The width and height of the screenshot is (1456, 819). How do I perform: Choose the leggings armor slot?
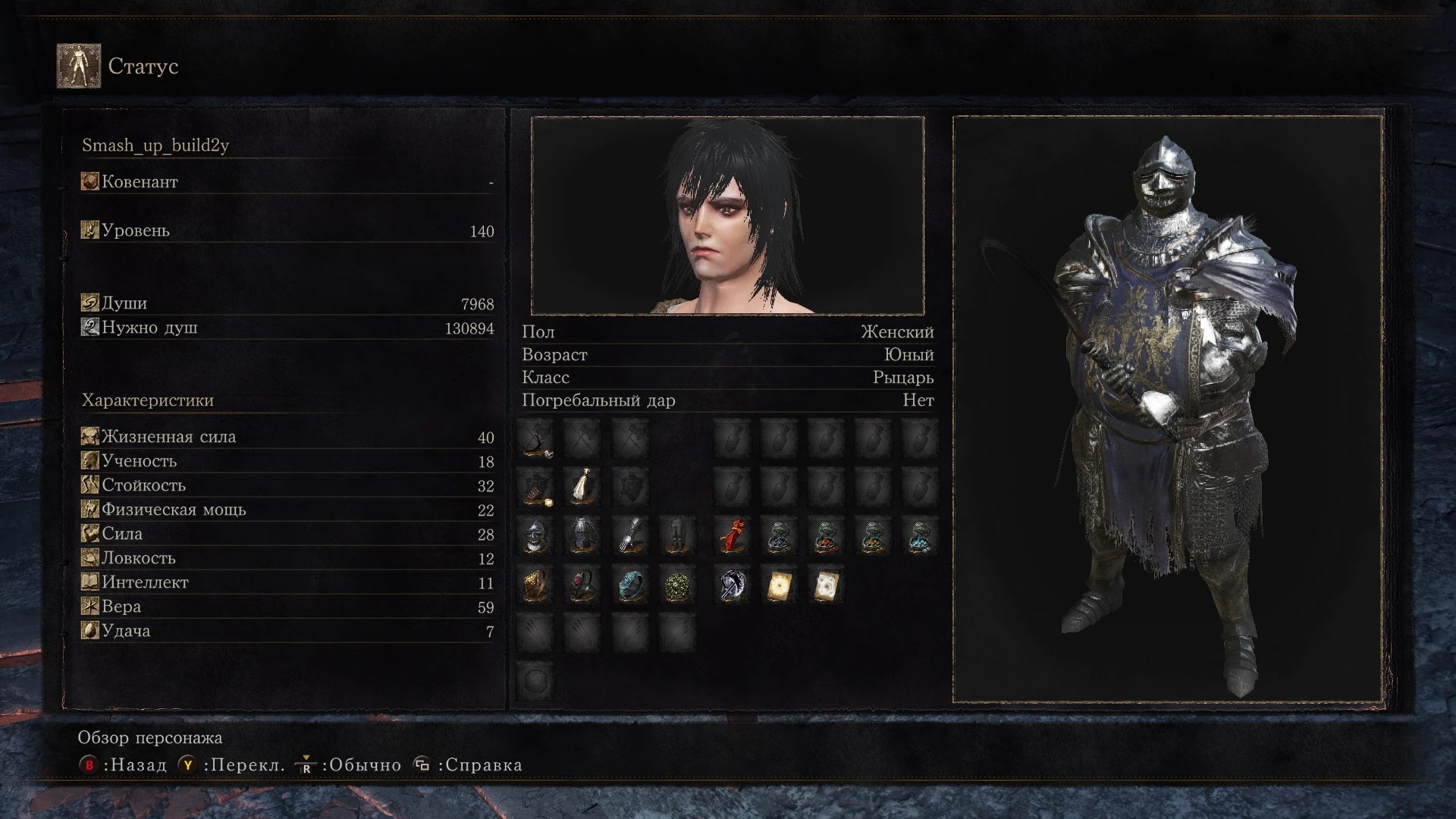677,536
